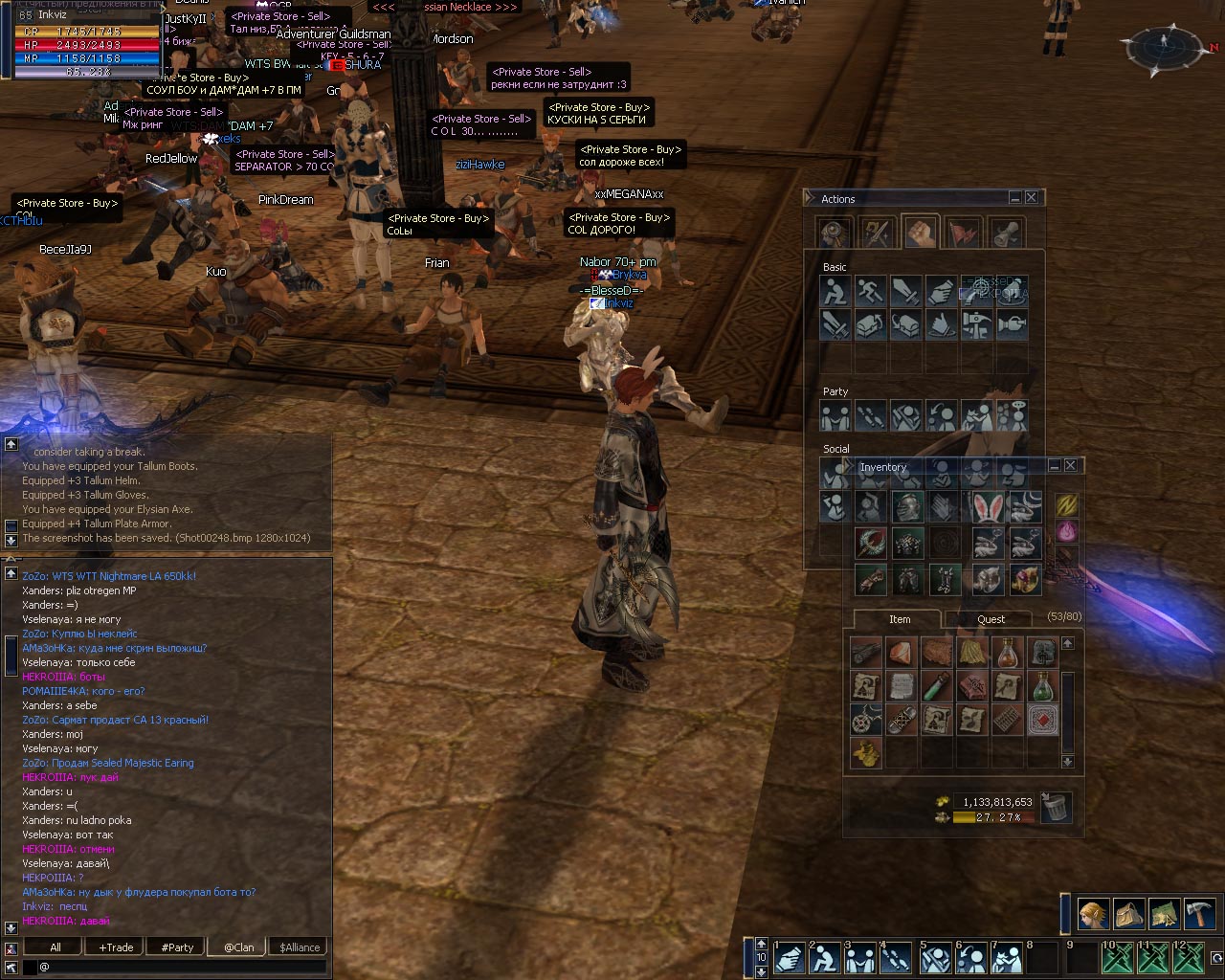
Task: Select the Item tab in inventory
Action: tap(899, 619)
